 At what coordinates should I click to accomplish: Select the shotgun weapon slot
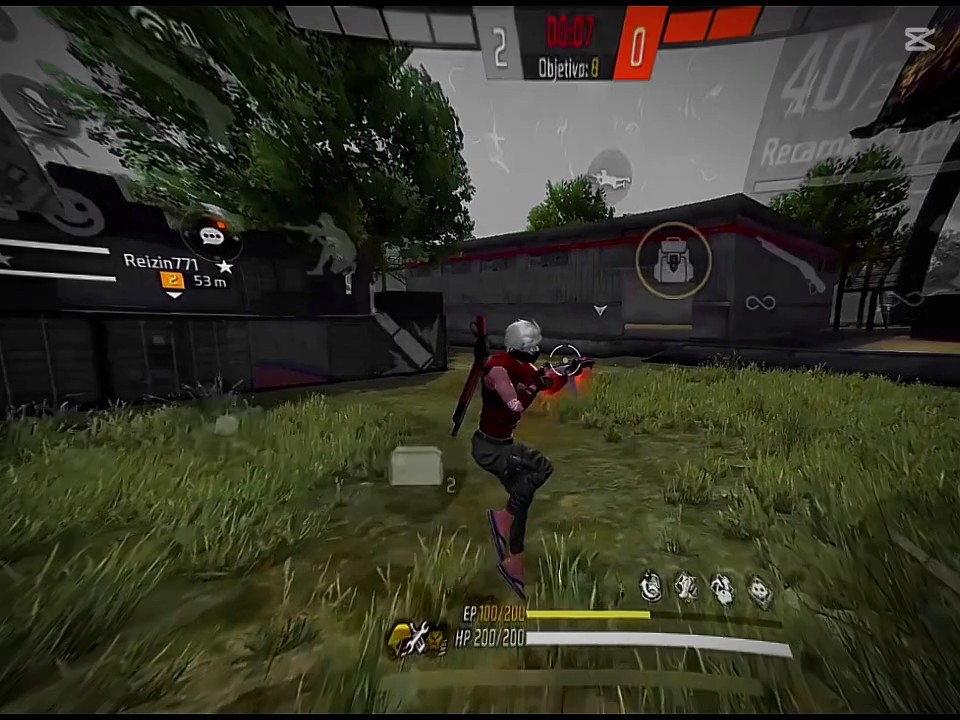[790, 263]
